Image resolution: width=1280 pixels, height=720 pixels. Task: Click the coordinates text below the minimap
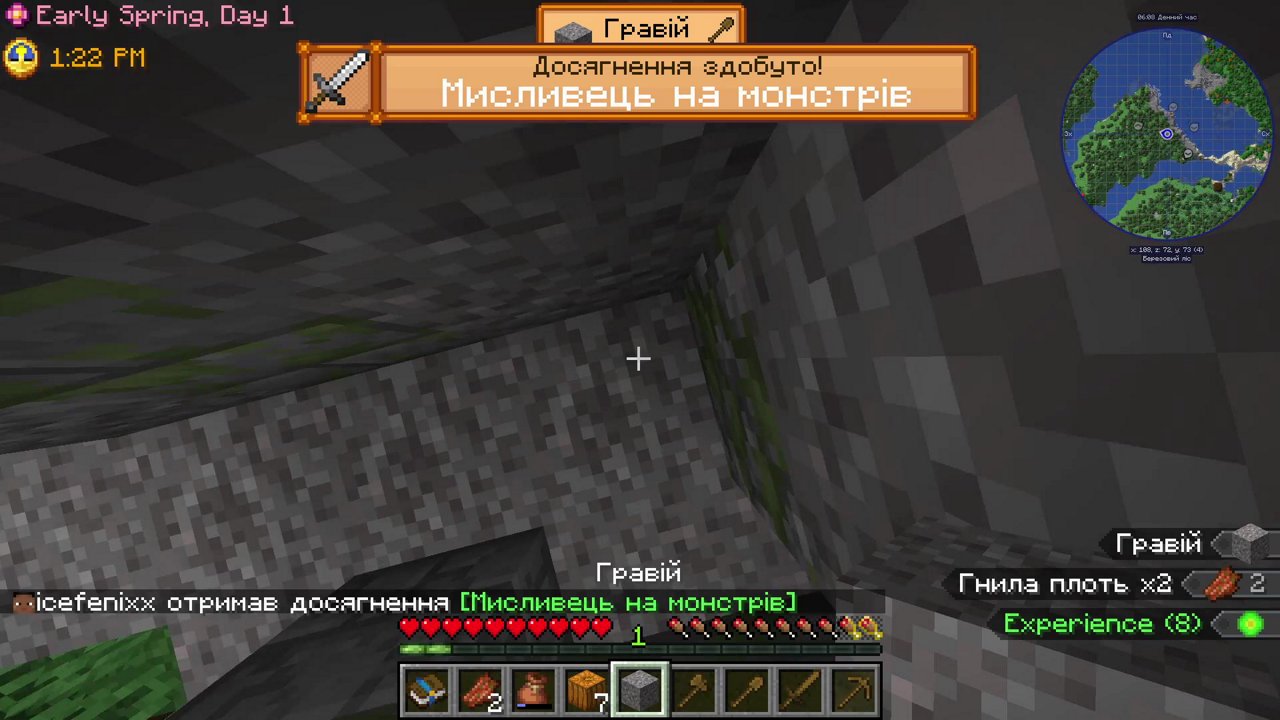pos(1166,249)
